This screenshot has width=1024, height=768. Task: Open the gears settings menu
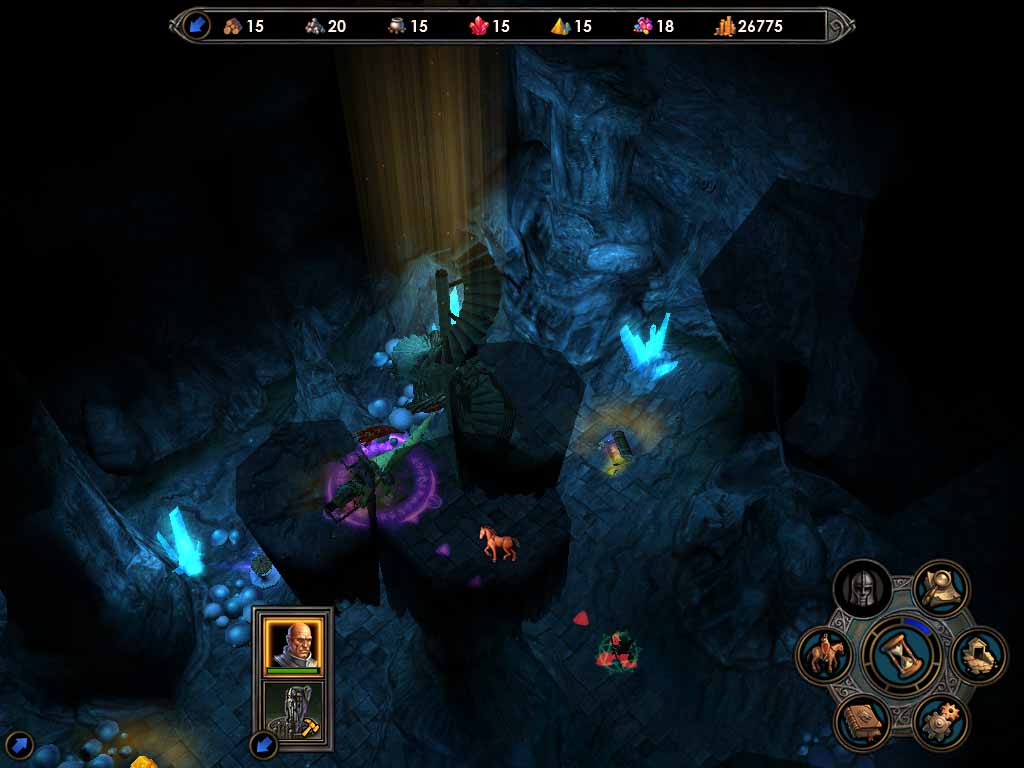pos(940,722)
